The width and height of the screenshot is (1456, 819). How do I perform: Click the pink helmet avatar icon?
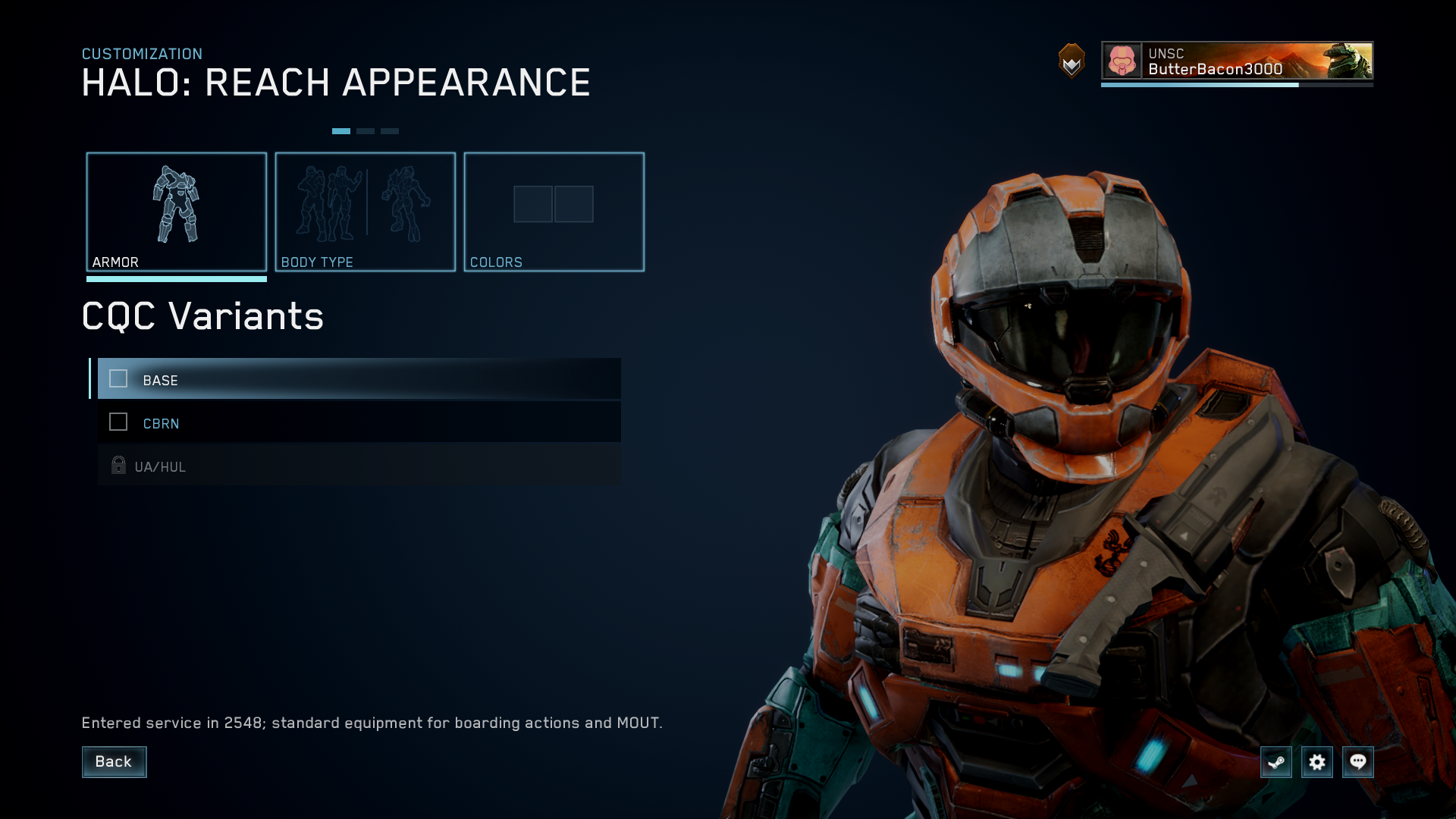[1121, 61]
